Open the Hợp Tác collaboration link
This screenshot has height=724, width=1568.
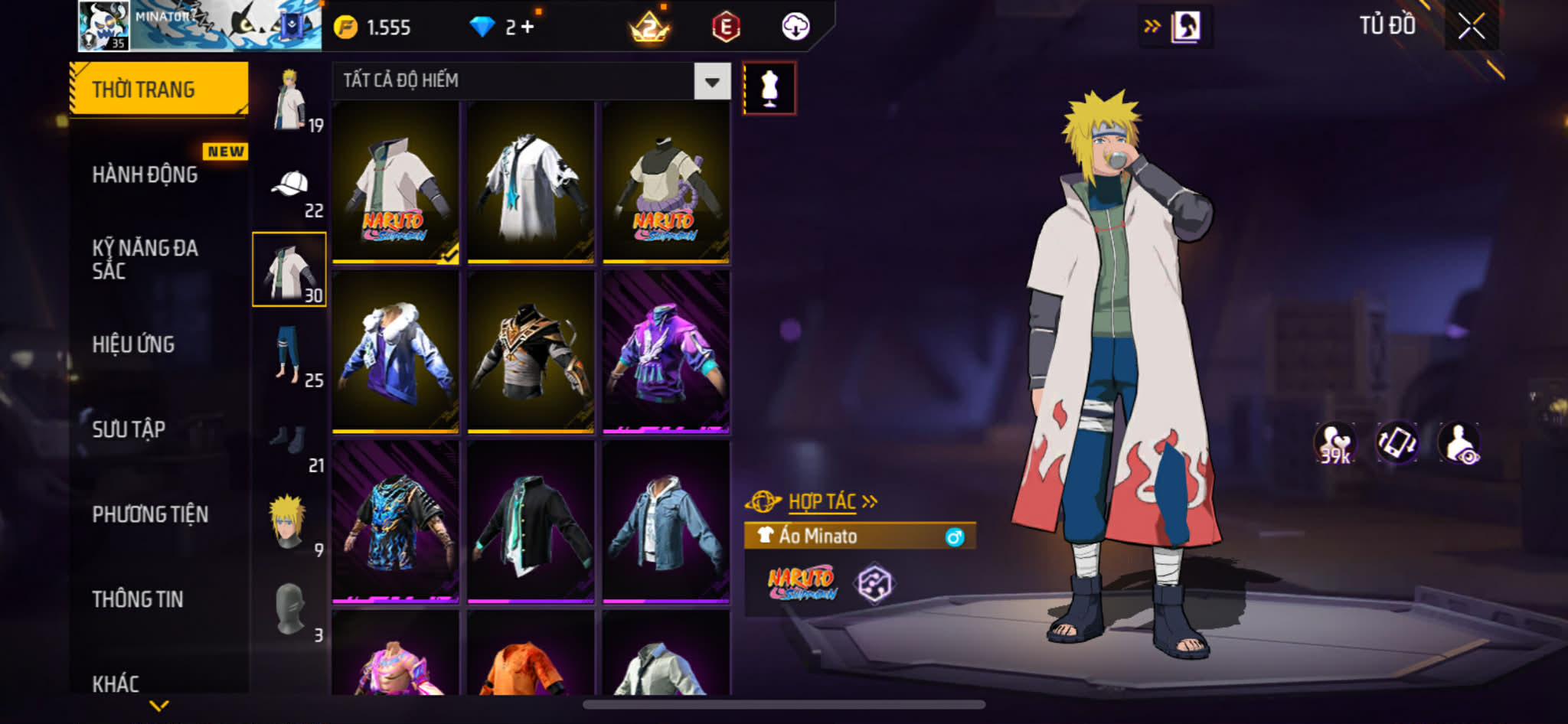823,502
